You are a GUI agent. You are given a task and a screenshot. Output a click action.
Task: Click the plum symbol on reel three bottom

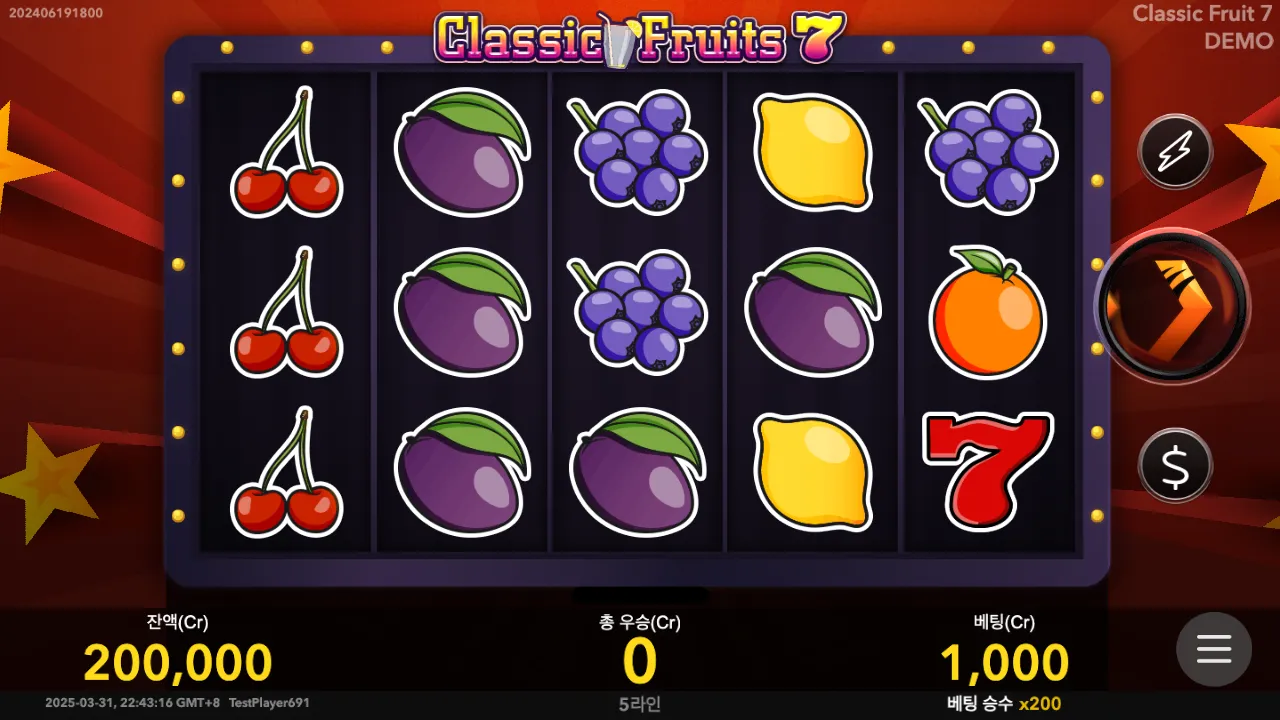click(x=637, y=478)
